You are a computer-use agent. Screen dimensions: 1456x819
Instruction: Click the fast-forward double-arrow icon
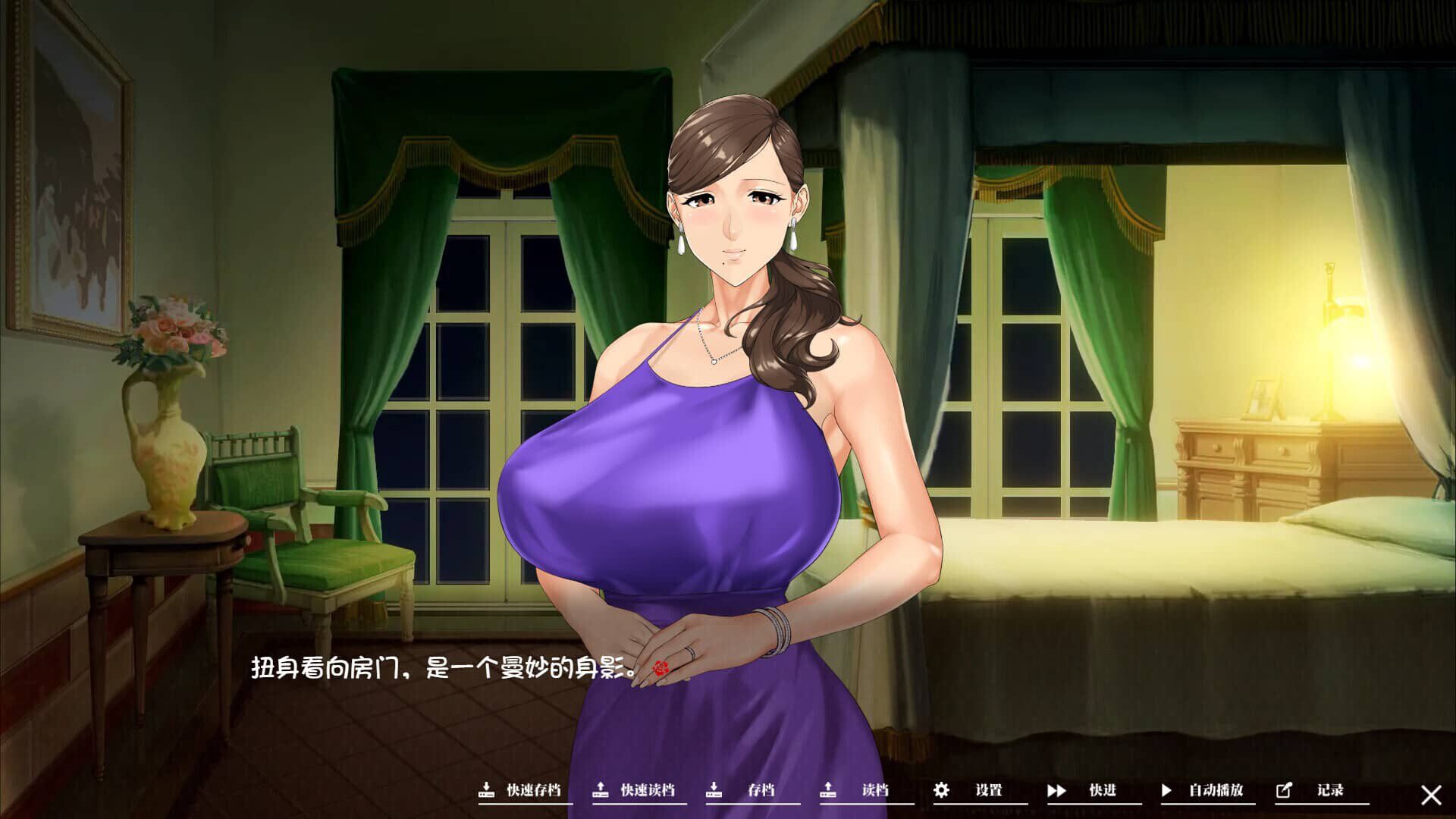click(x=1057, y=789)
